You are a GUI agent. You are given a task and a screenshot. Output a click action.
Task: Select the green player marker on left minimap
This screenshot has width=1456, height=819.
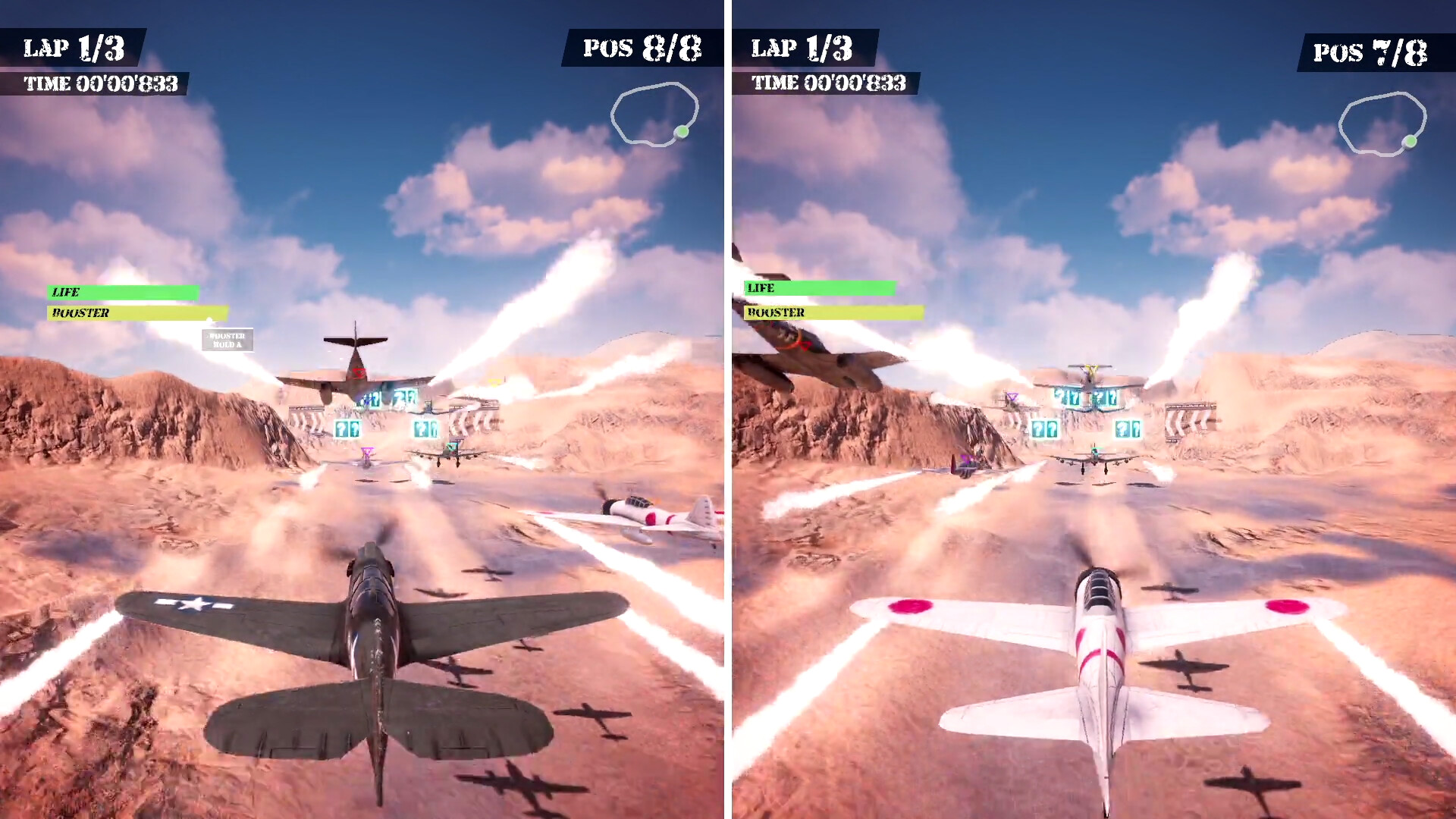[682, 132]
